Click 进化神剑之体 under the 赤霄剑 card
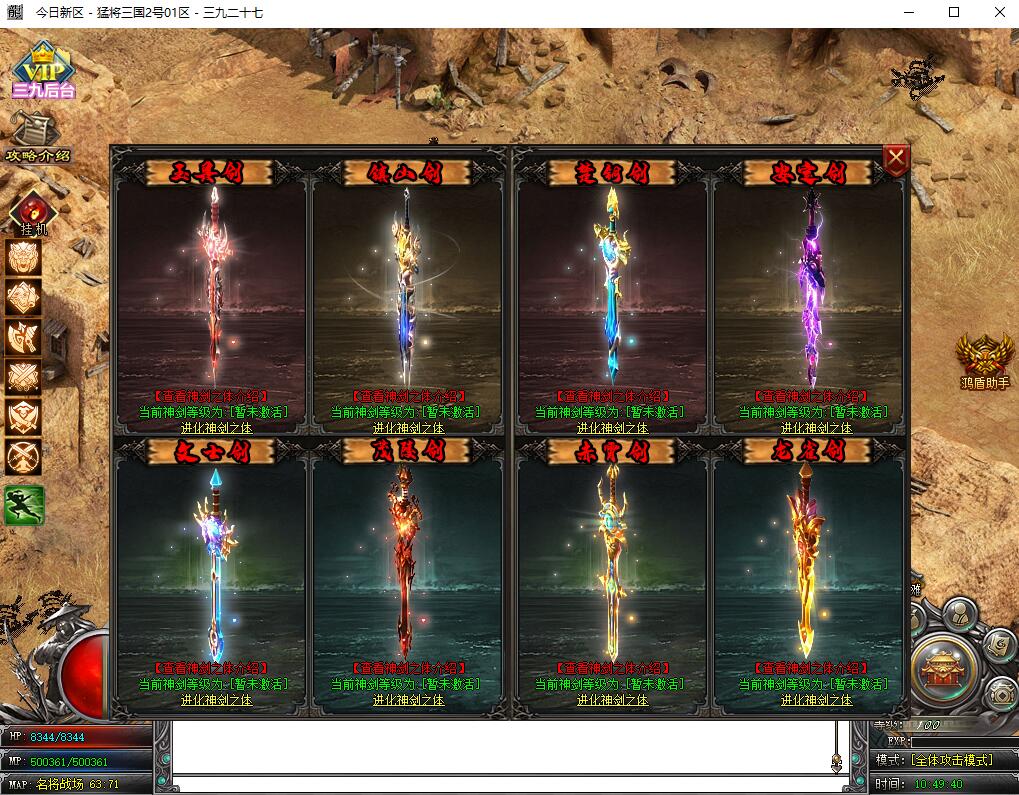Viewport: 1019px width, 795px height. point(612,700)
